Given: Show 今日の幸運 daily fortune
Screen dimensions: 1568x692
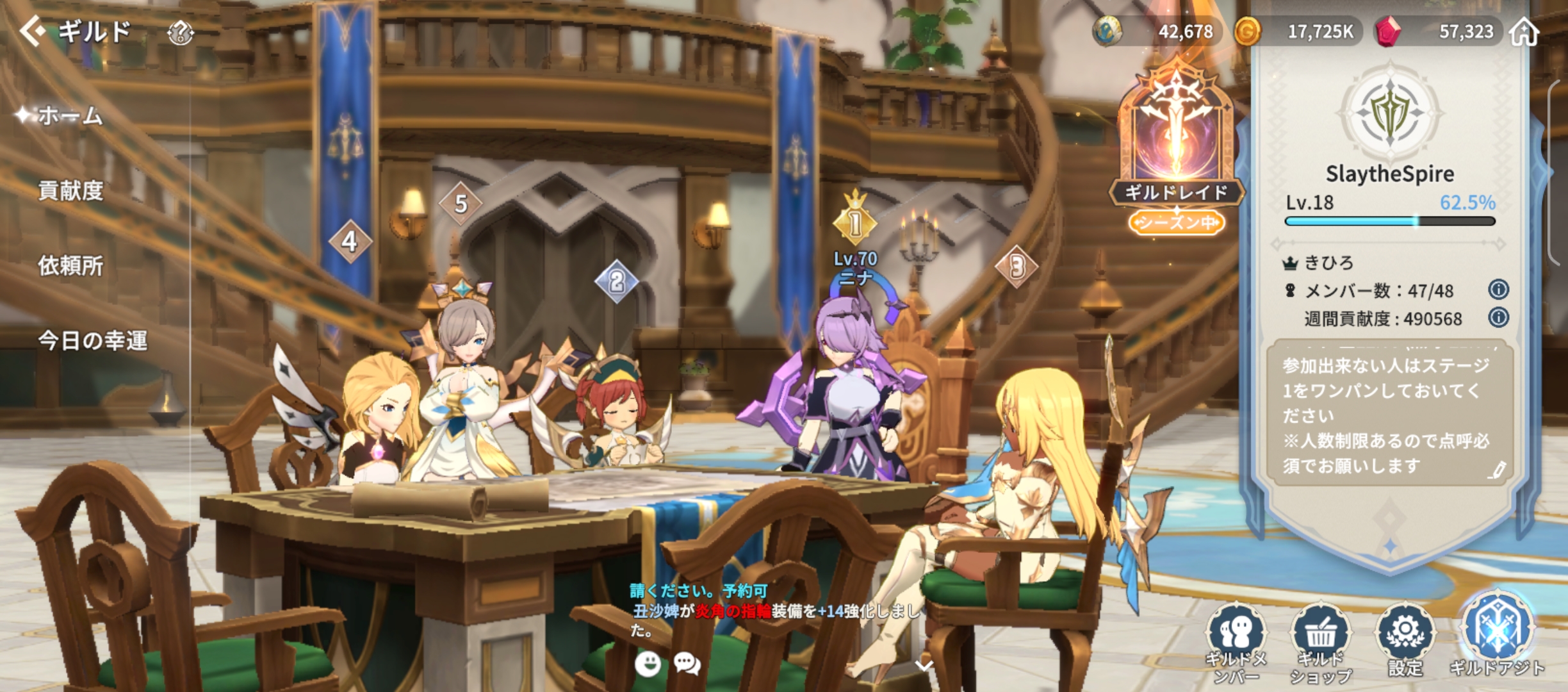Looking at the screenshot, I should click(x=92, y=340).
